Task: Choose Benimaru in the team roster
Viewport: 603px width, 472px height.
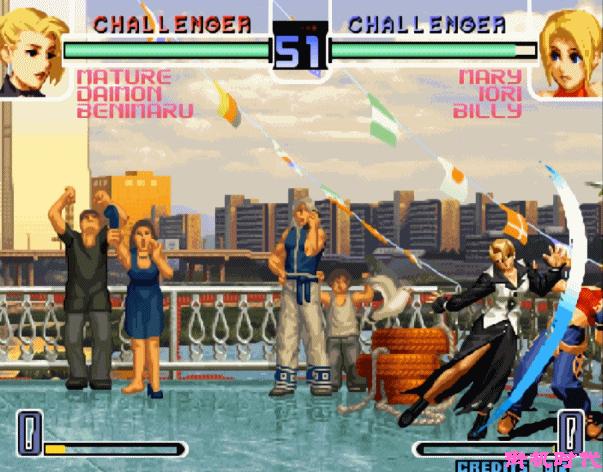Action: click(x=135, y=111)
